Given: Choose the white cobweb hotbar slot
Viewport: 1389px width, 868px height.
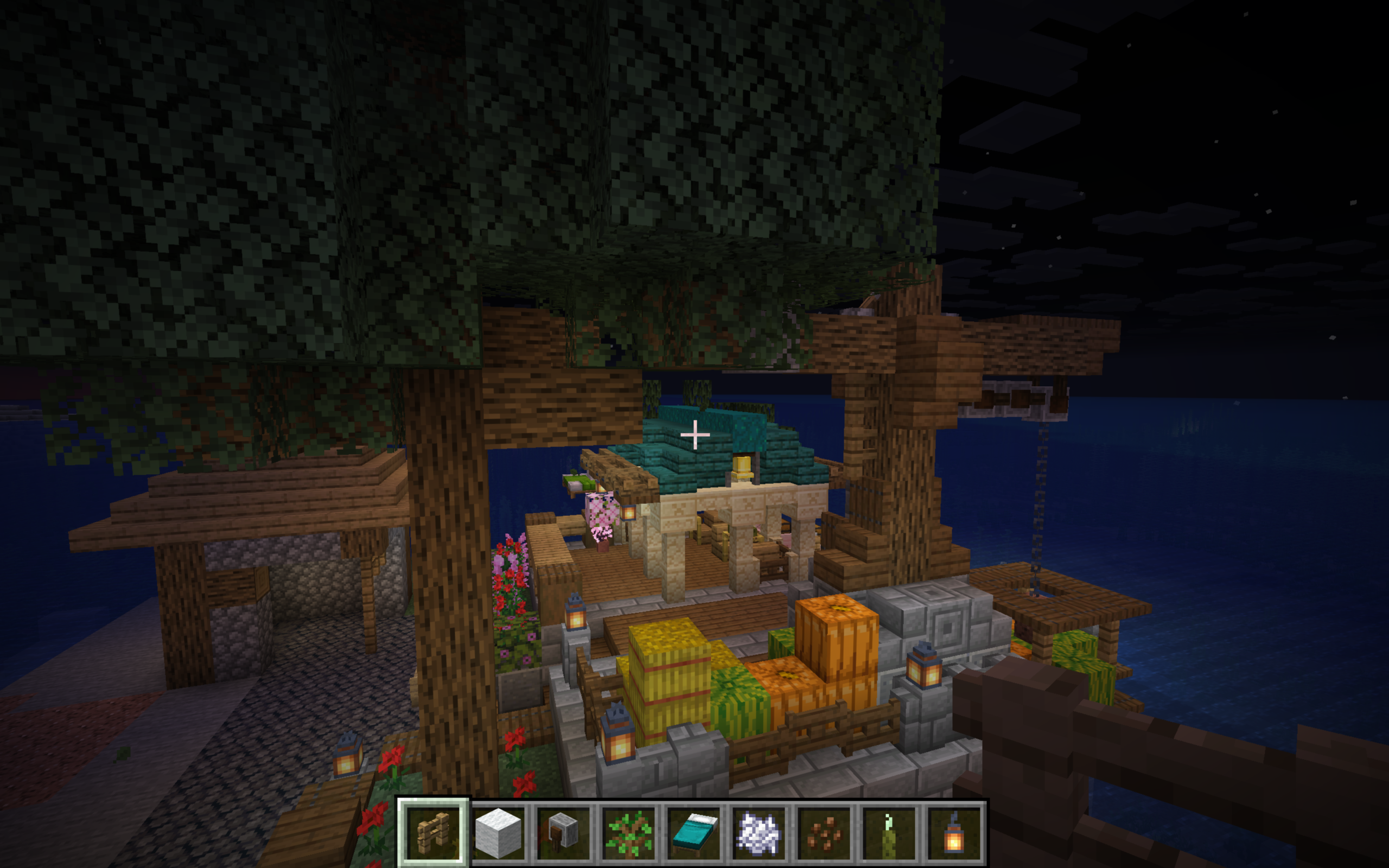Looking at the screenshot, I should (x=759, y=832).
